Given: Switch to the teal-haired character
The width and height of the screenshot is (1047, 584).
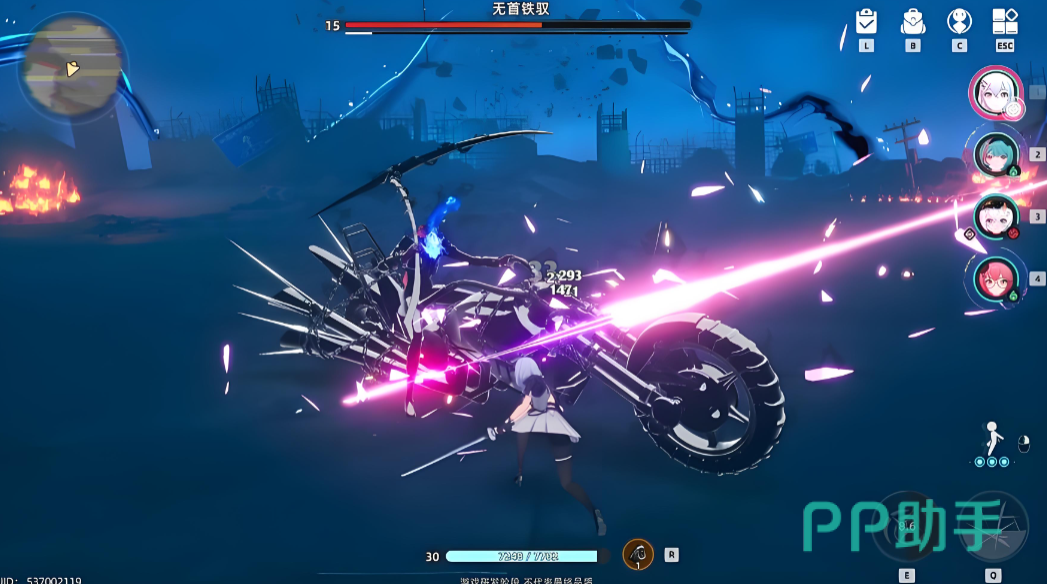Looking at the screenshot, I should [996, 154].
